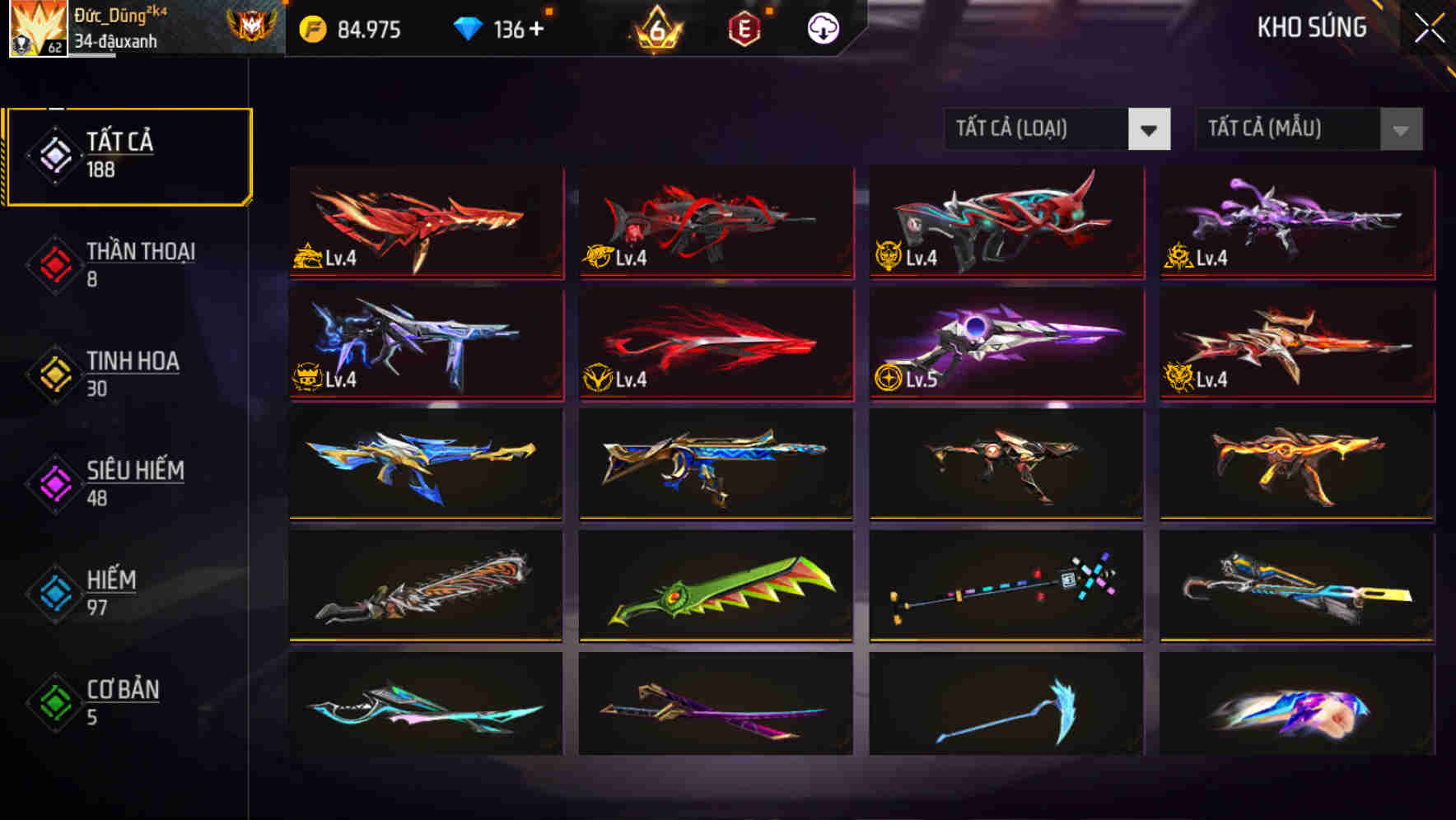Screen dimensions: 1456x820
Task: Click the KHO SÚNG title label
Action: [x=1311, y=27]
